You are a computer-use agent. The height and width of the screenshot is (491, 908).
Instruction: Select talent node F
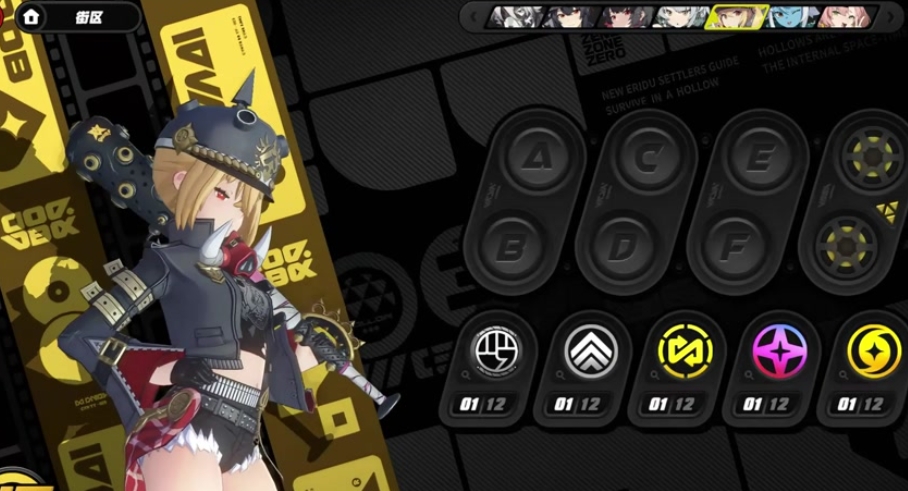(x=735, y=244)
